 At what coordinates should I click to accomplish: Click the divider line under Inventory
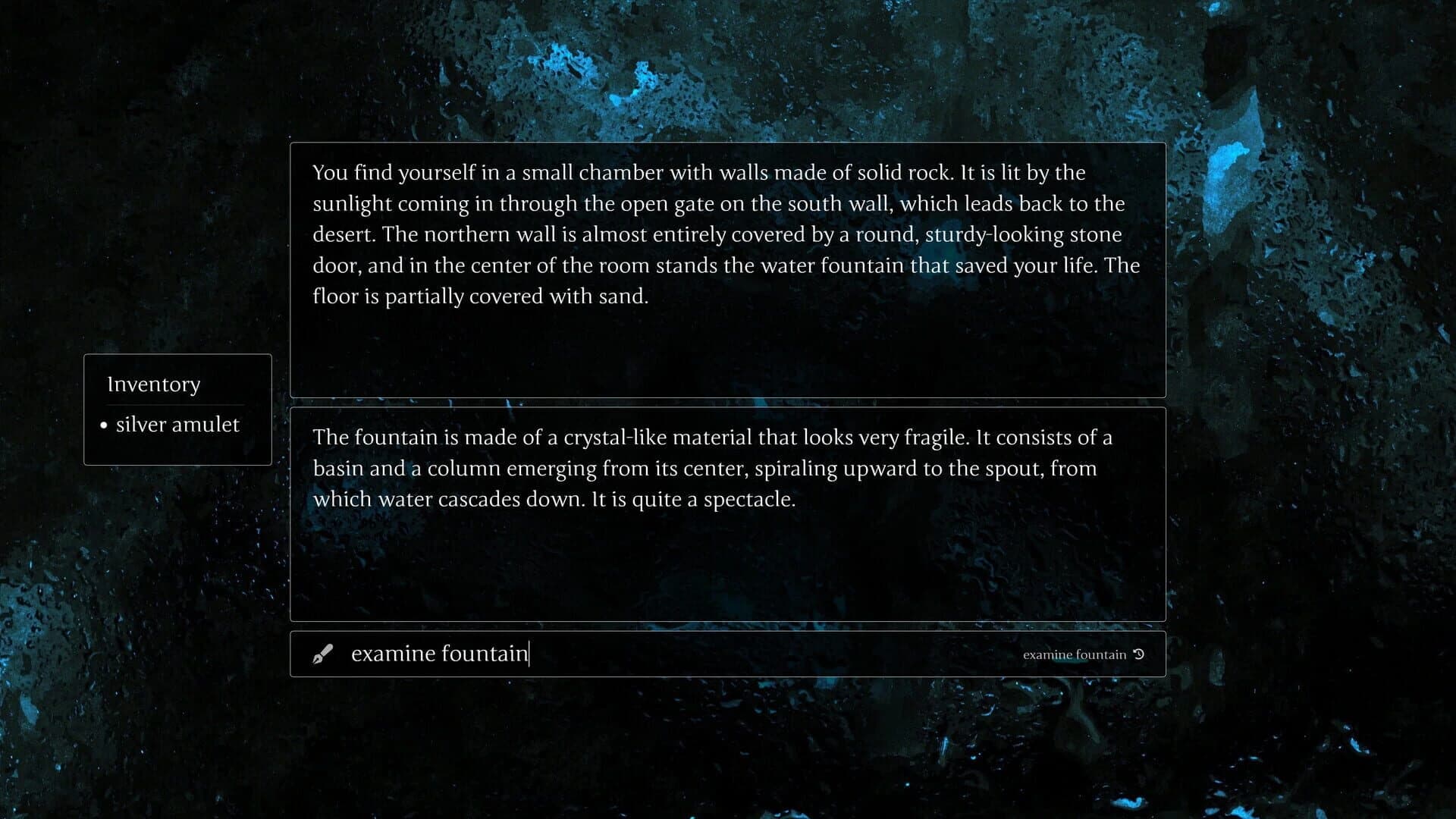tap(177, 404)
